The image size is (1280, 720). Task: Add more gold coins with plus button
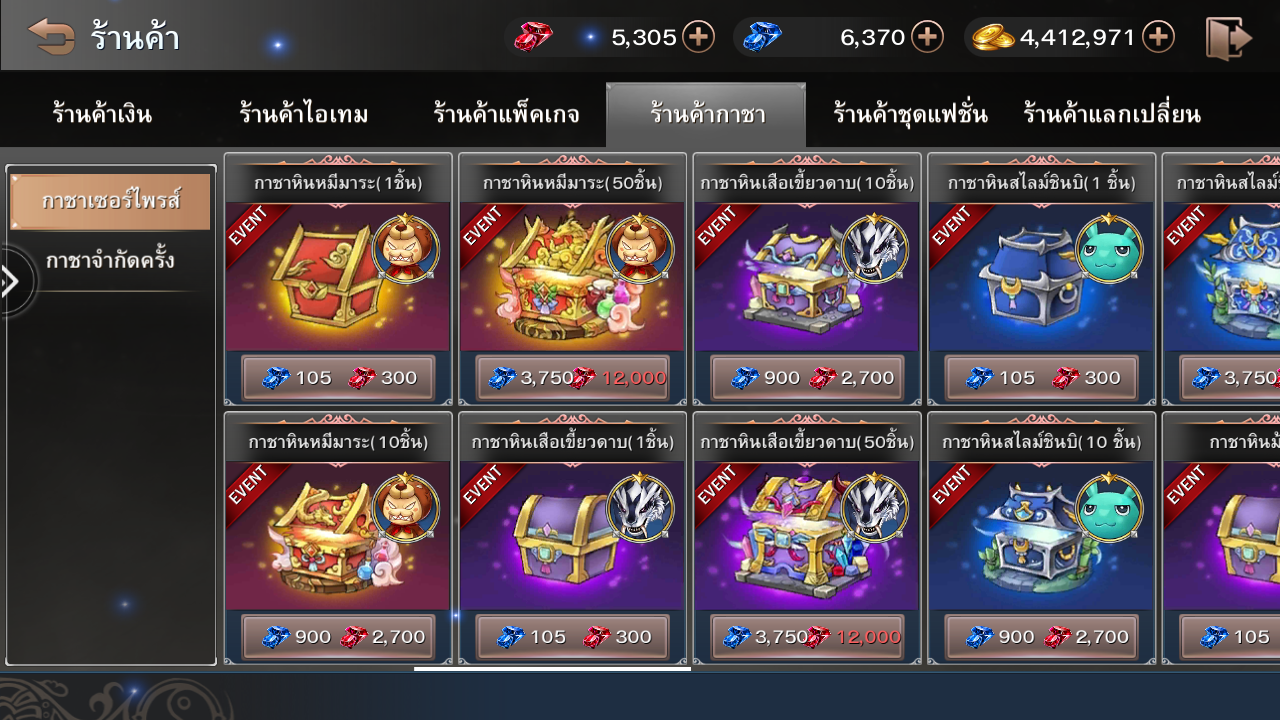1158,37
